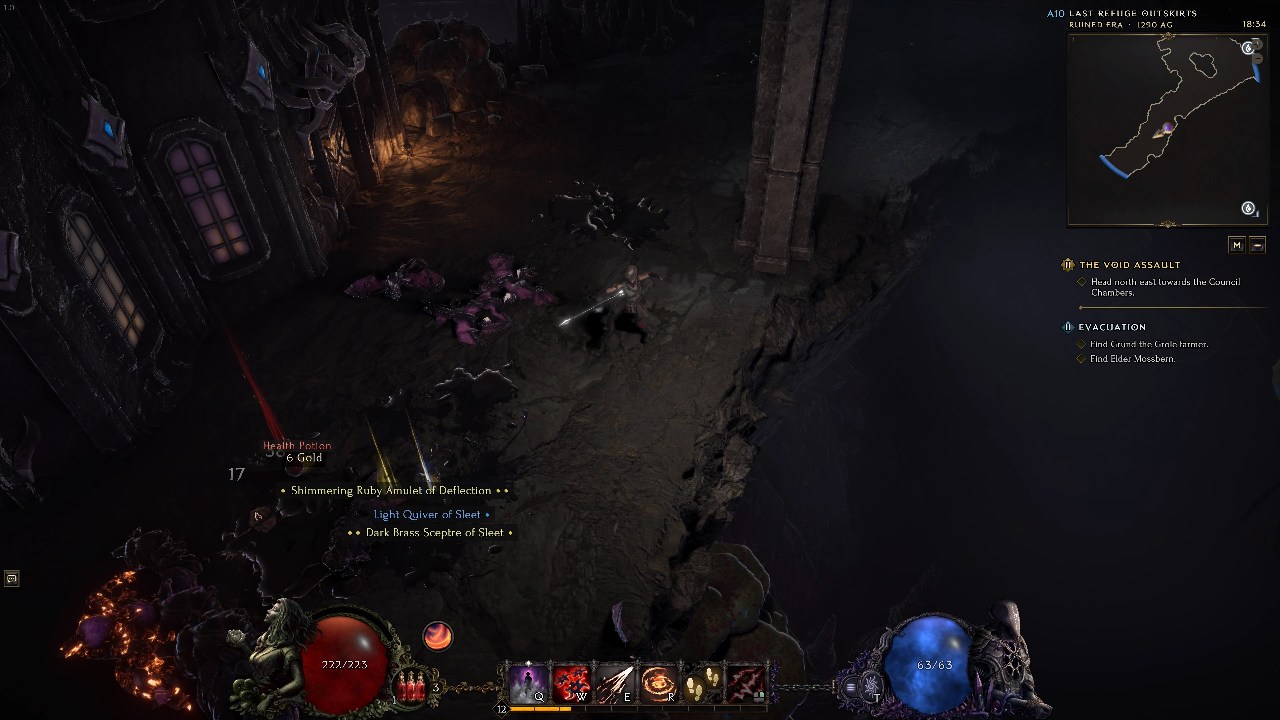Viewport: 1280px width, 720px height.
Task: Select The Void Assault quest tracker
Action: 1129,265
